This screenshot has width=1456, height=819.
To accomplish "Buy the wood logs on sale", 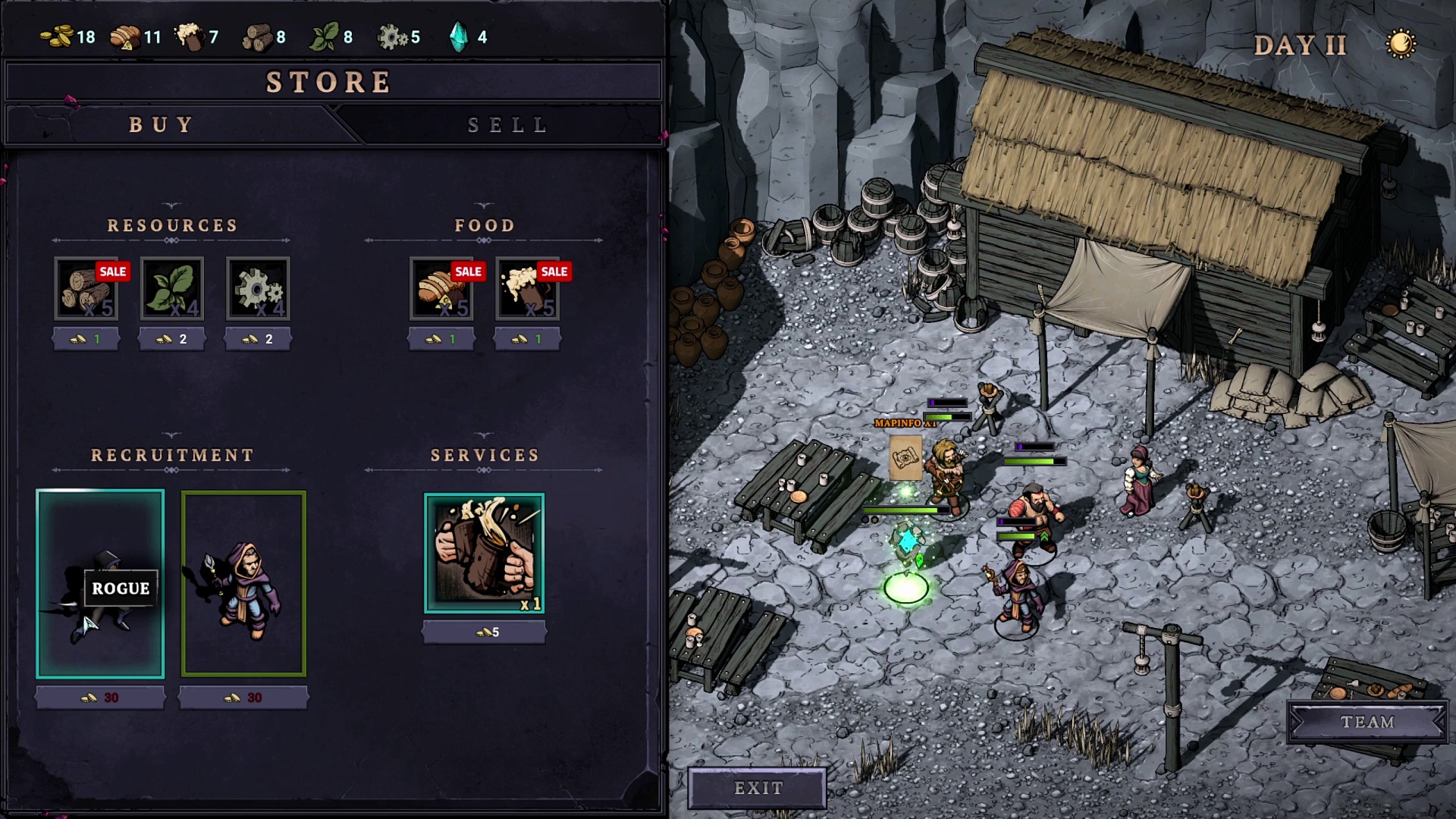I will pyautogui.click(x=86, y=289).
